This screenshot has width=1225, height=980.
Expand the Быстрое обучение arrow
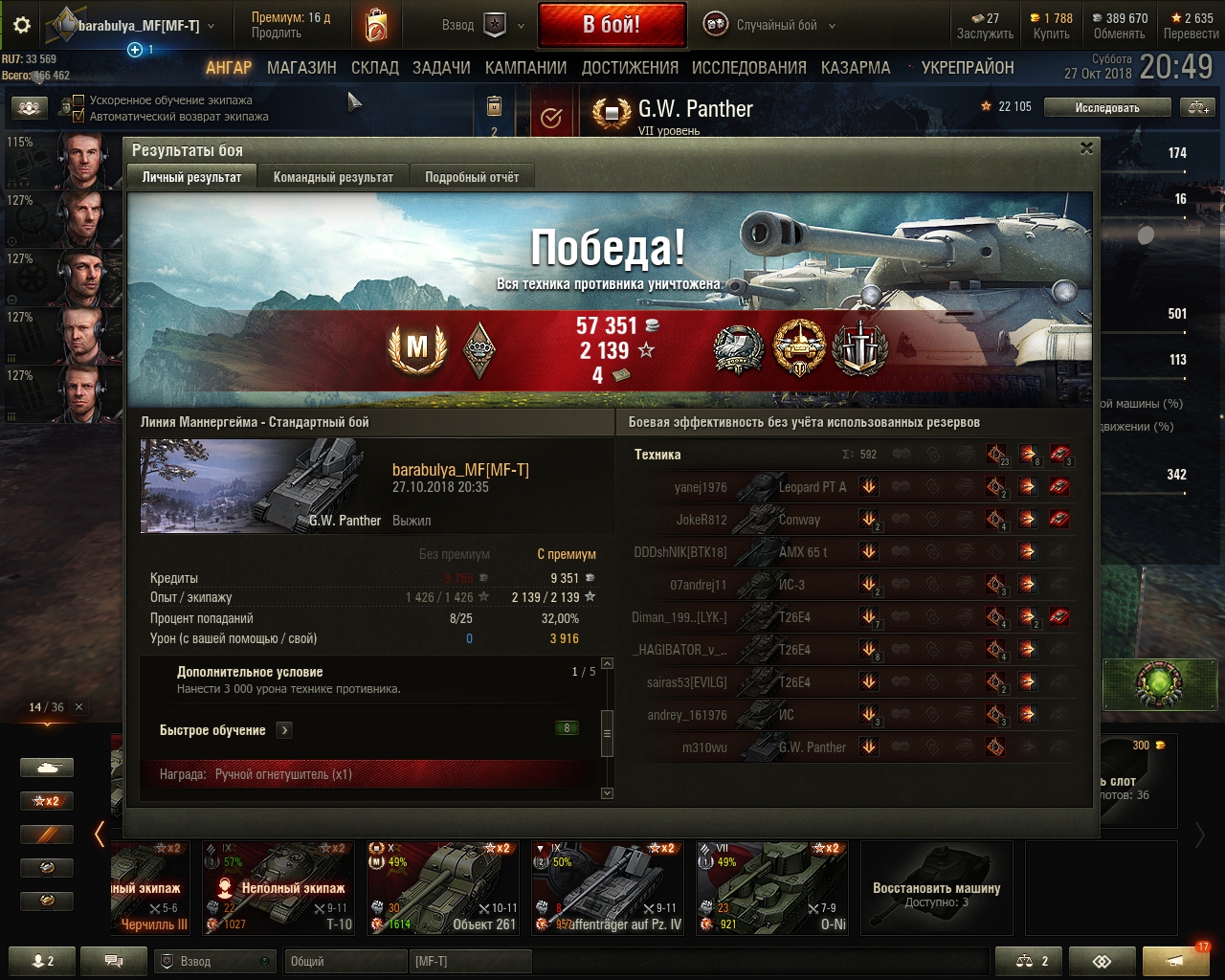tap(284, 730)
